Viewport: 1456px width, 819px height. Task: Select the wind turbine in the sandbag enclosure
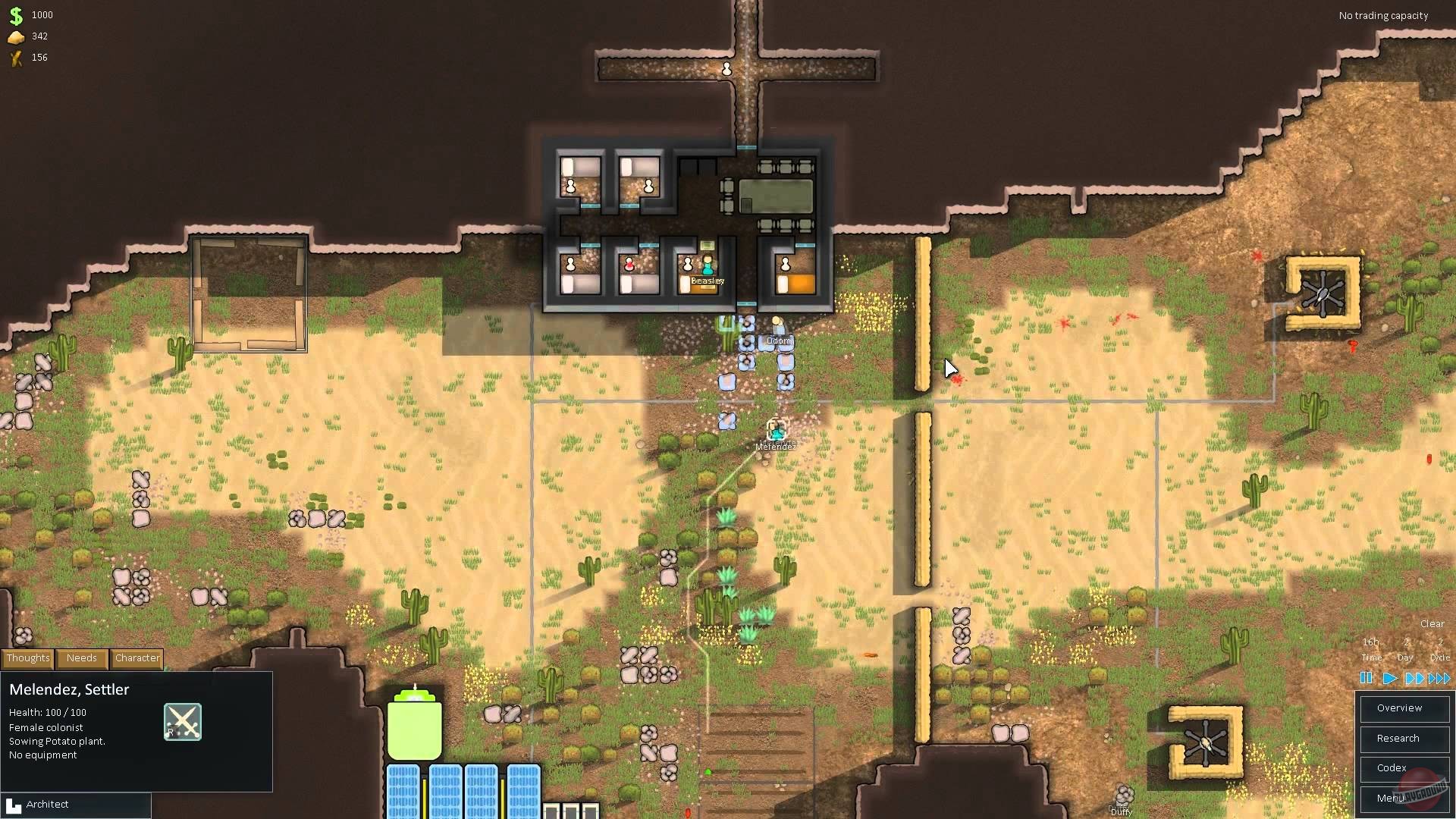[1323, 292]
